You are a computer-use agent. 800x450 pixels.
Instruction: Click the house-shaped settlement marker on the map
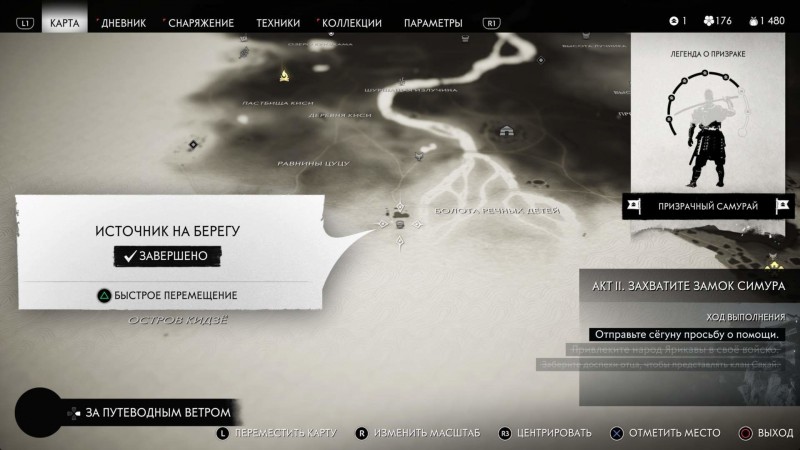[504, 131]
